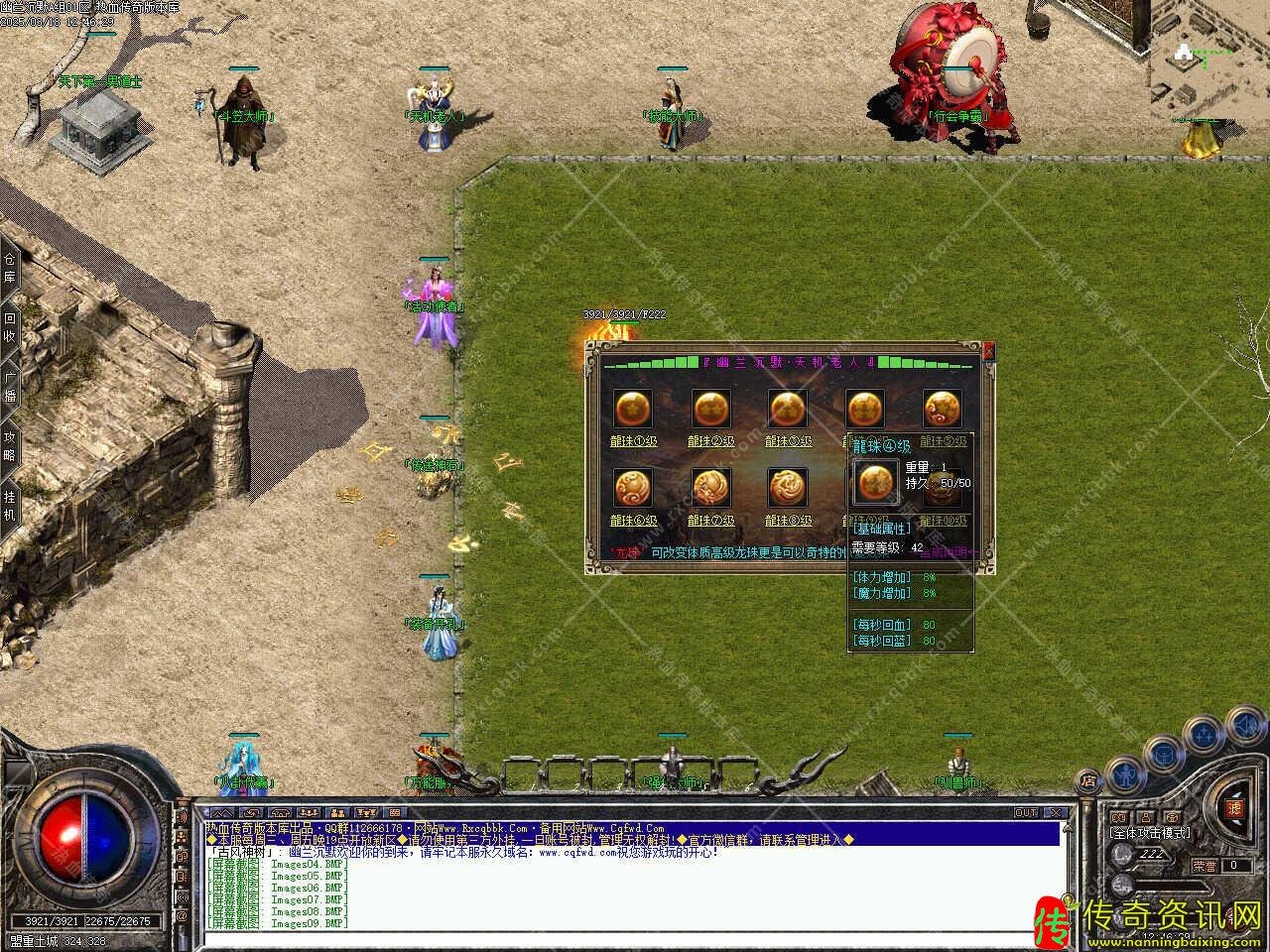Open the 回收 recycle side tab
1270x952 pixels.
coord(10,327)
